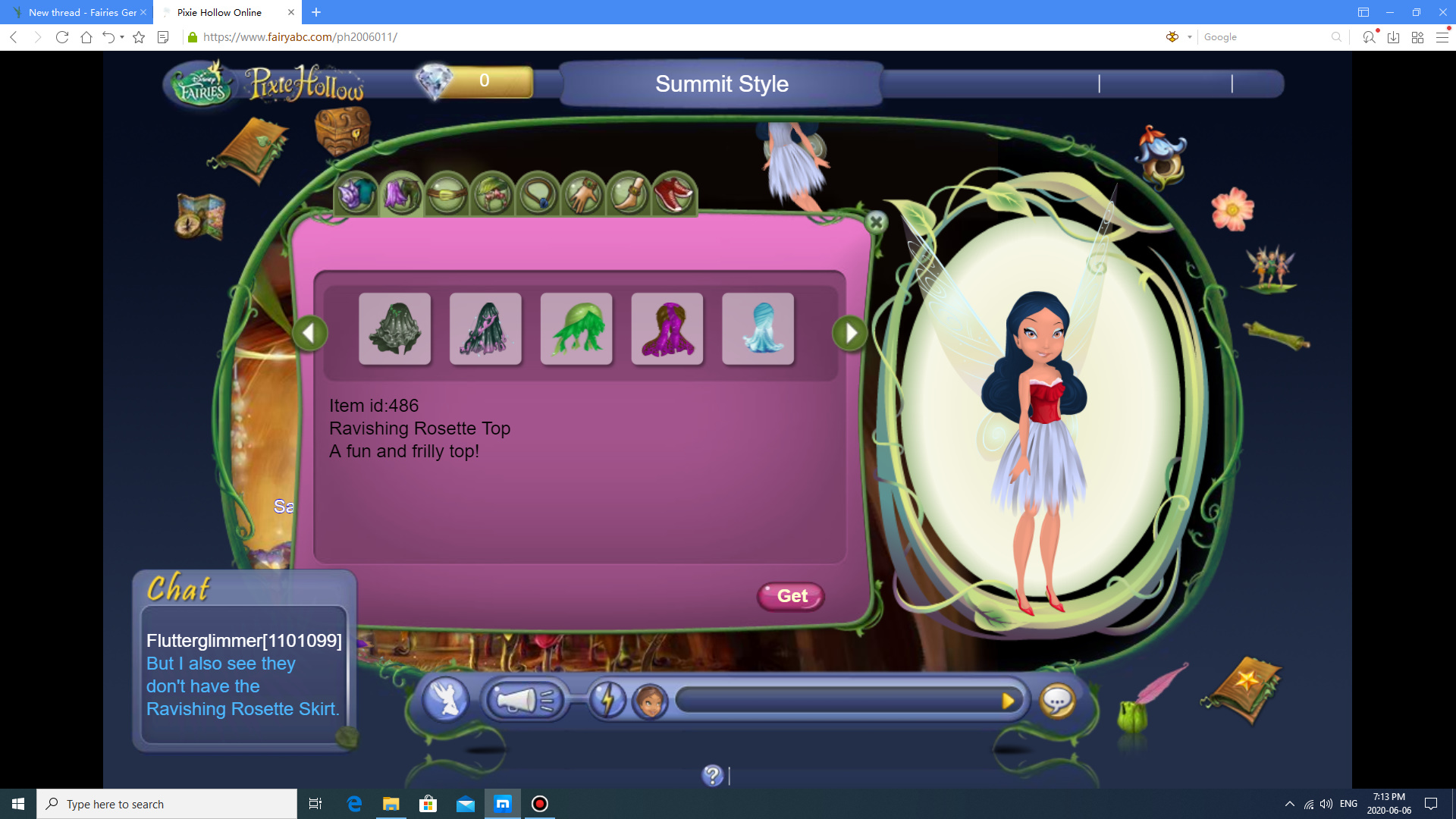Screen dimensions: 1456x819
Task: Click the chat text input bar
Action: (834, 701)
